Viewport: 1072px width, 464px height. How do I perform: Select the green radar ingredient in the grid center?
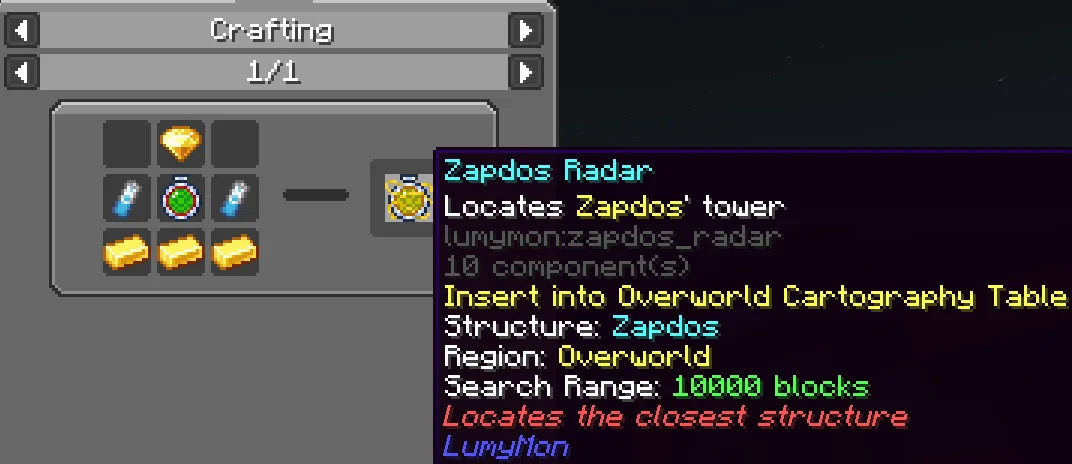tap(181, 199)
